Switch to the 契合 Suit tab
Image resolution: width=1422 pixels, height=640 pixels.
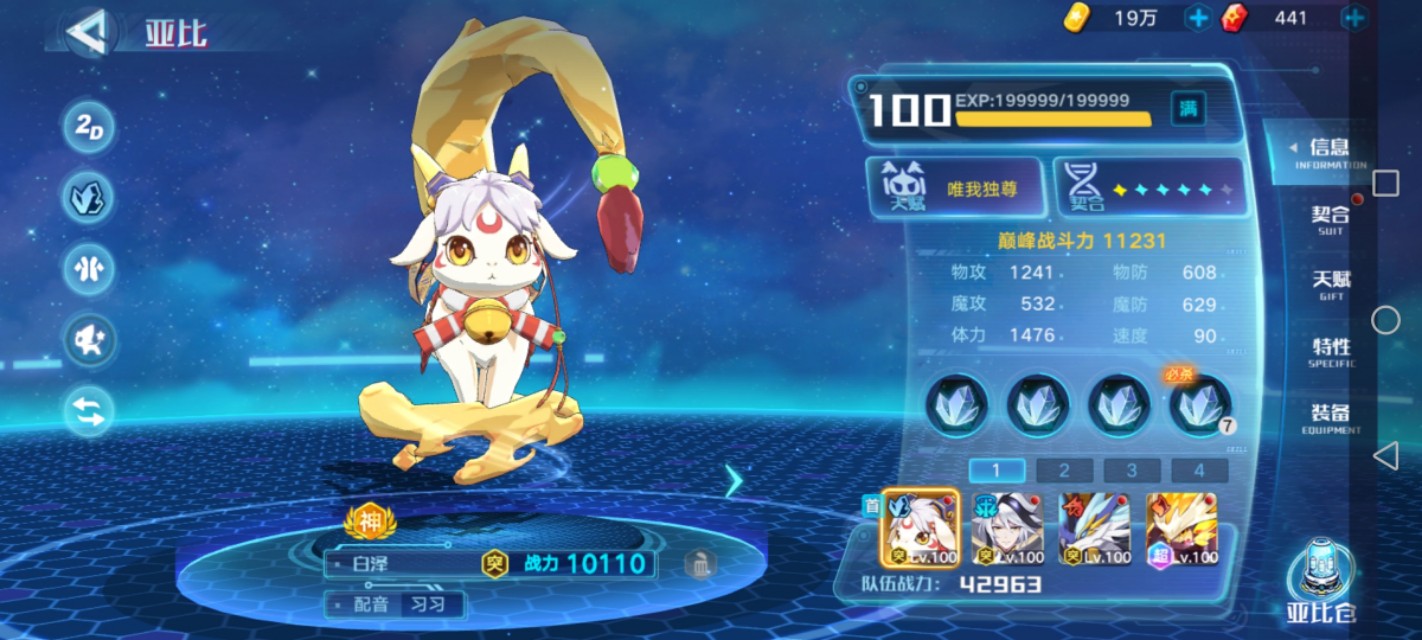(1330, 220)
